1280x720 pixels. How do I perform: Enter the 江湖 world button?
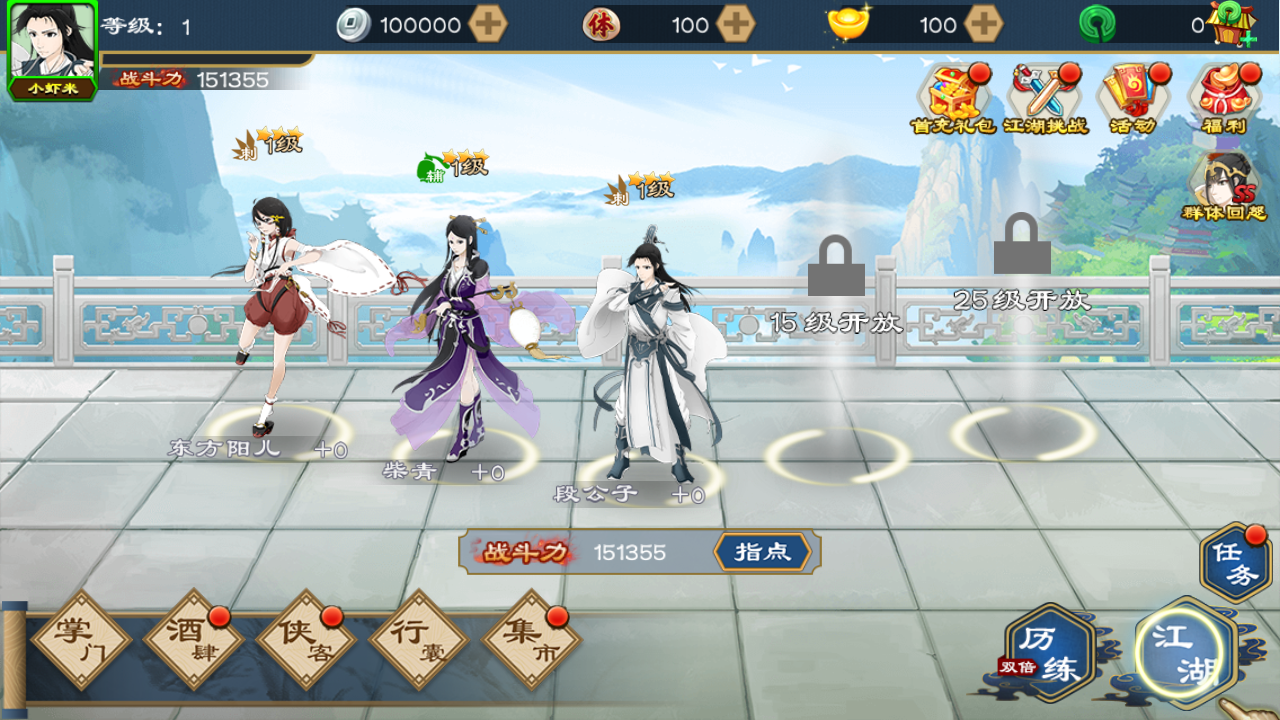tap(1186, 654)
